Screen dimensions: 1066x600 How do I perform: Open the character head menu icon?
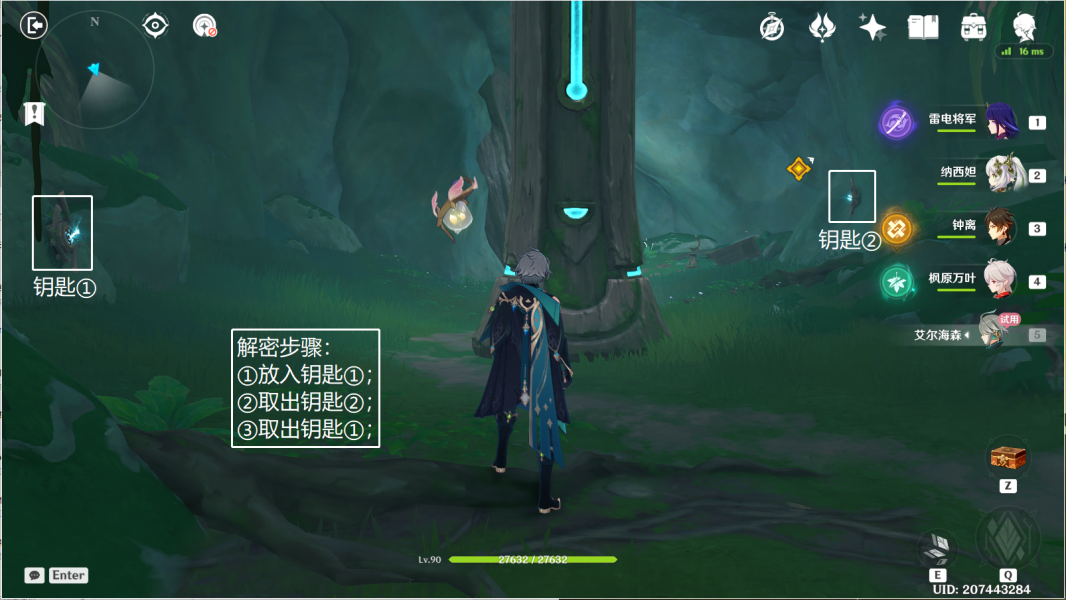coord(1024,26)
